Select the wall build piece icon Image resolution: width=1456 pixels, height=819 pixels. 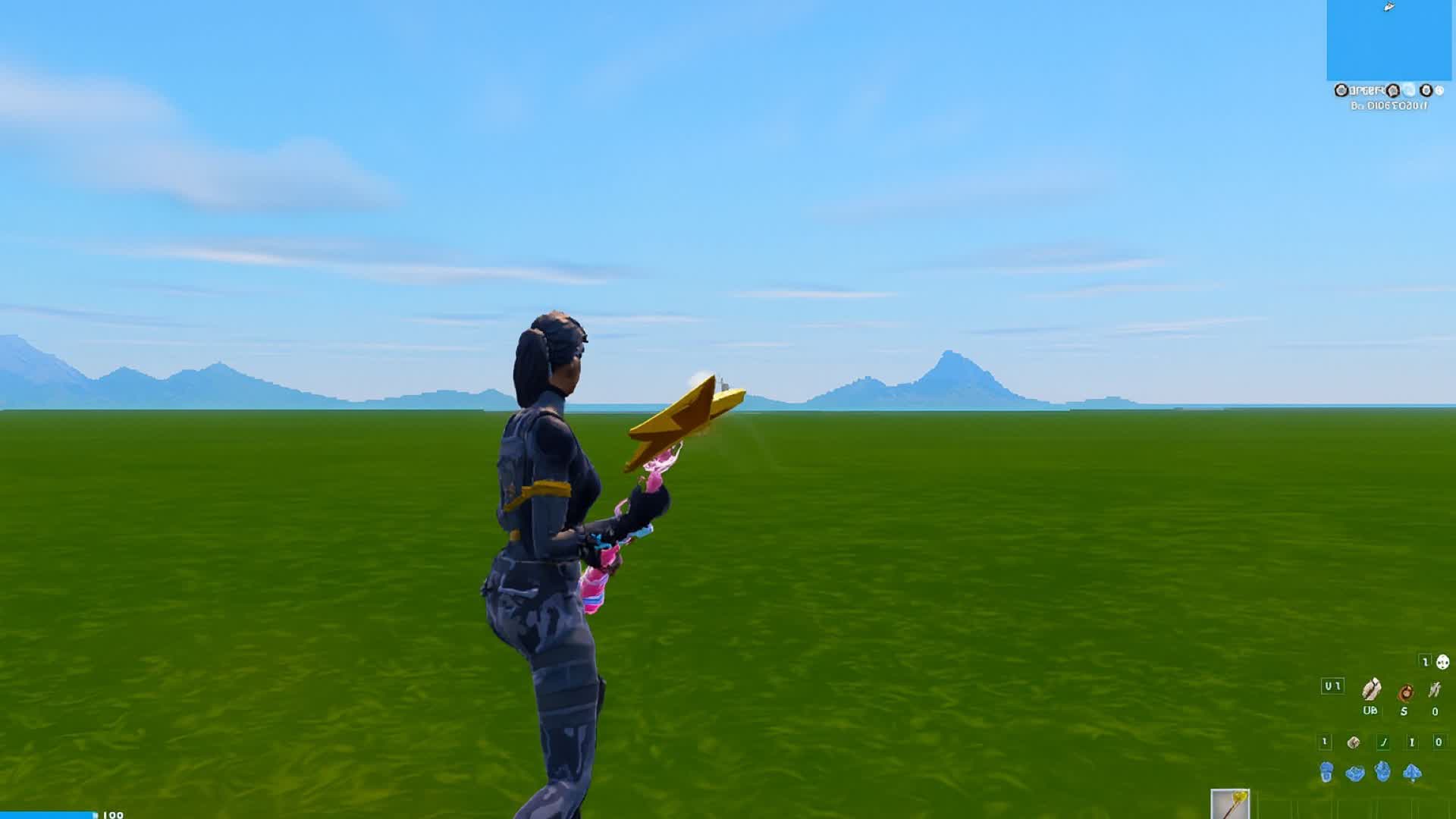pos(1326,772)
